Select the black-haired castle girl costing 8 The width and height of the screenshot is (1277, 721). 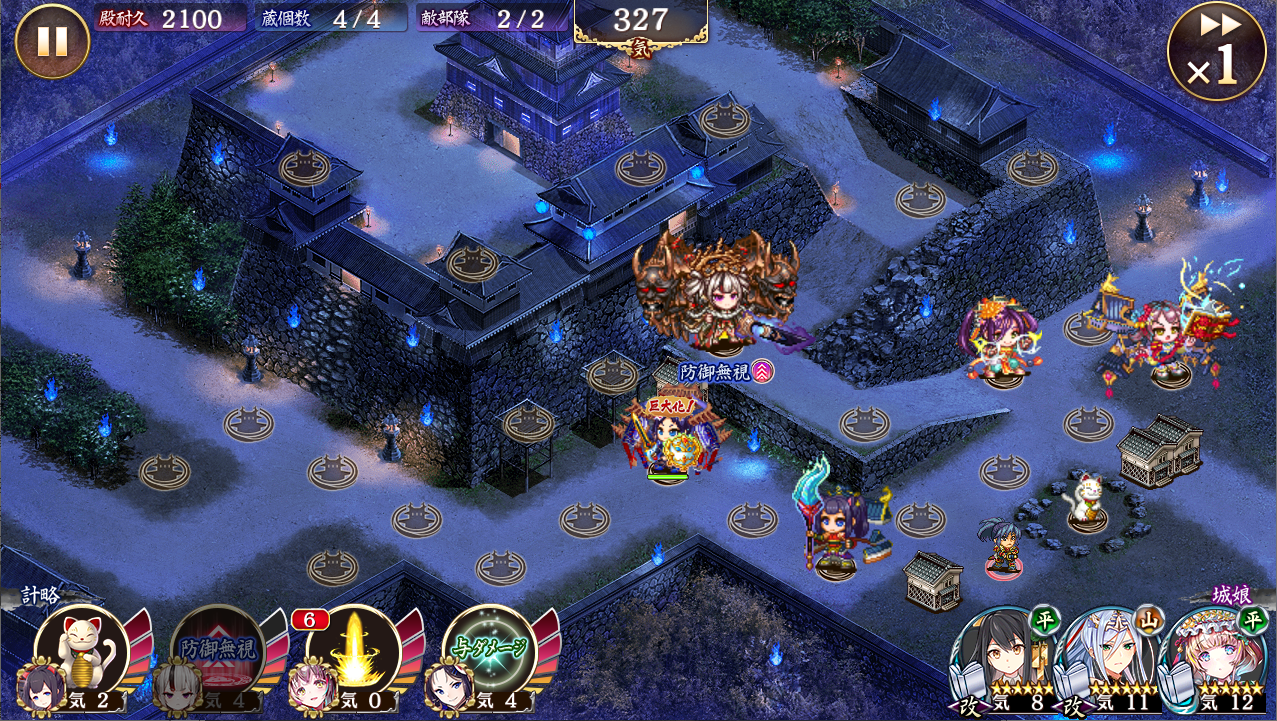pyautogui.click(x=1001, y=655)
